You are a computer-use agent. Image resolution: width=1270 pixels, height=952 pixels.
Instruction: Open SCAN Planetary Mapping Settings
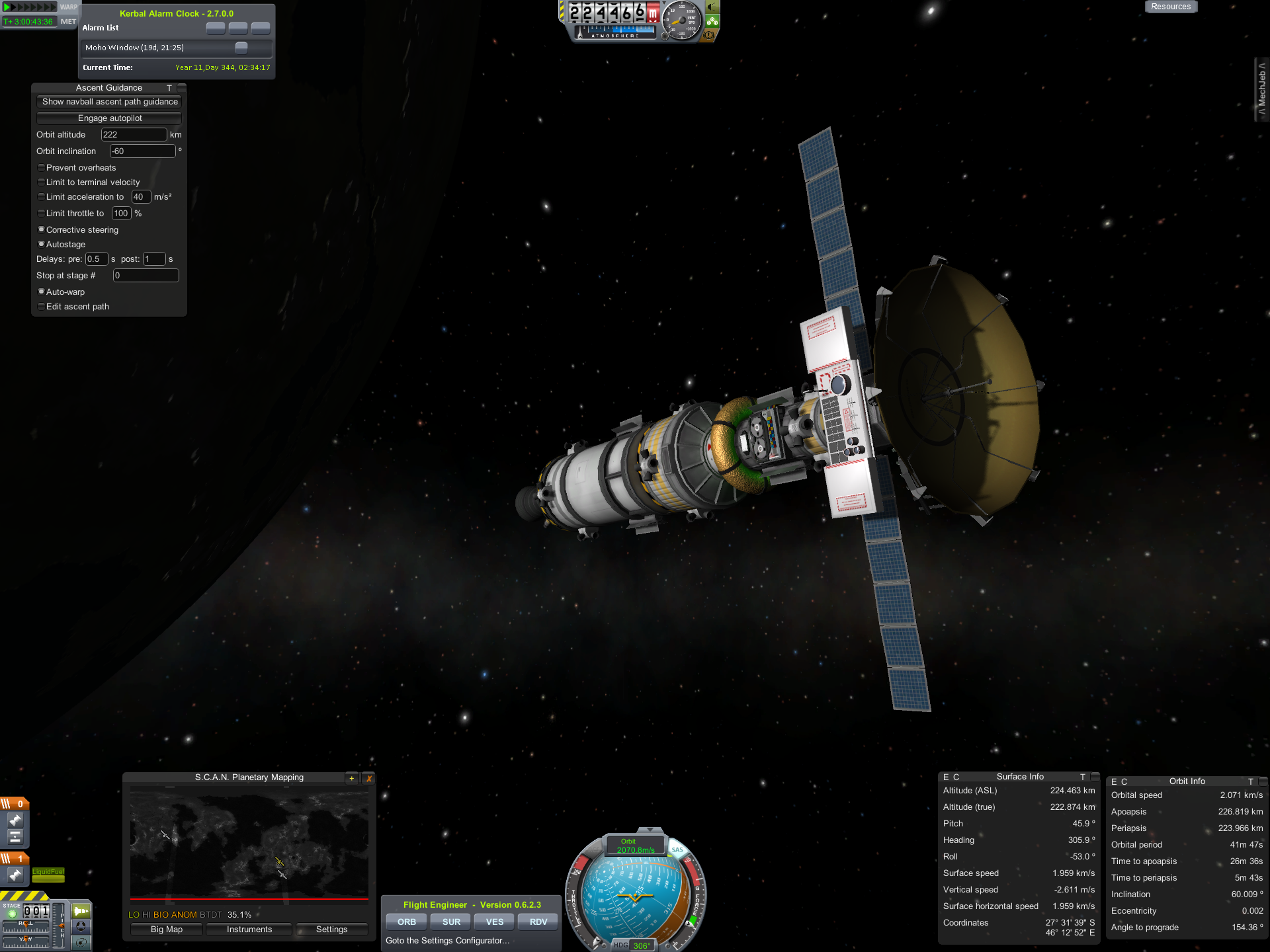click(x=331, y=930)
